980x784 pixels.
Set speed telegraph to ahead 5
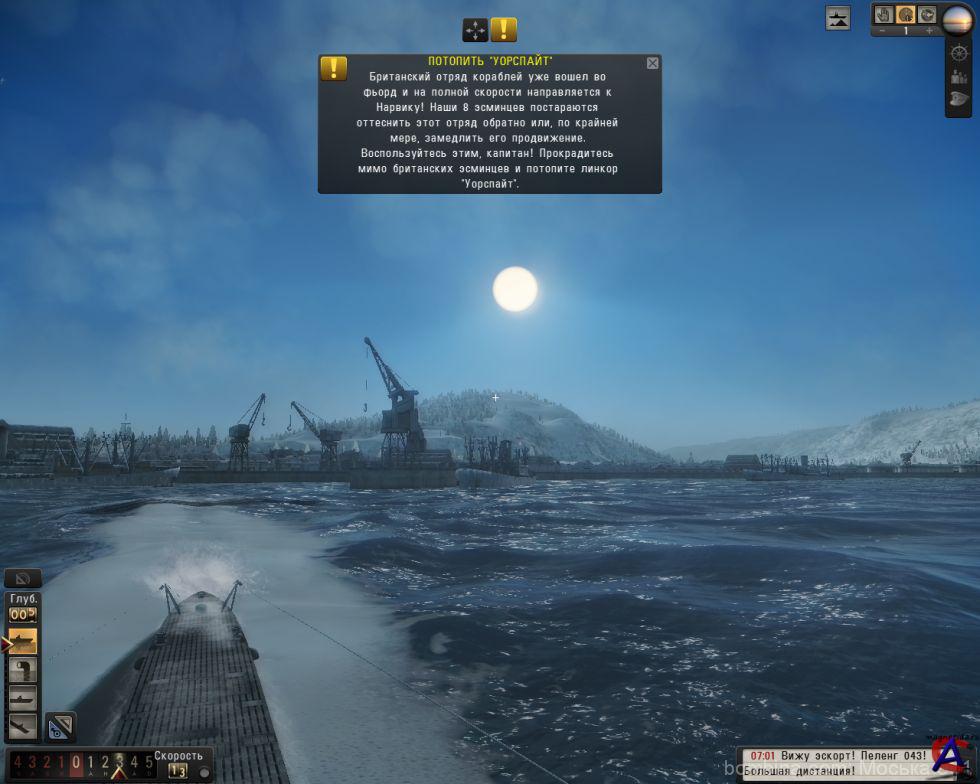tap(148, 763)
